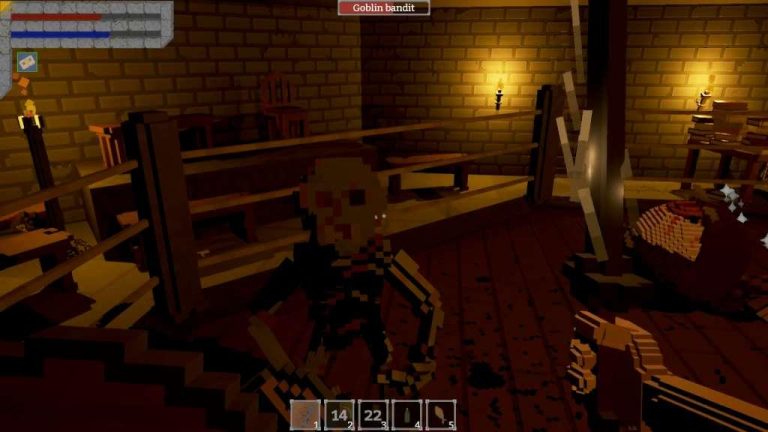Click the Goblin bandit target label
Viewport: 768px width, 432px height.
point(384,8)
